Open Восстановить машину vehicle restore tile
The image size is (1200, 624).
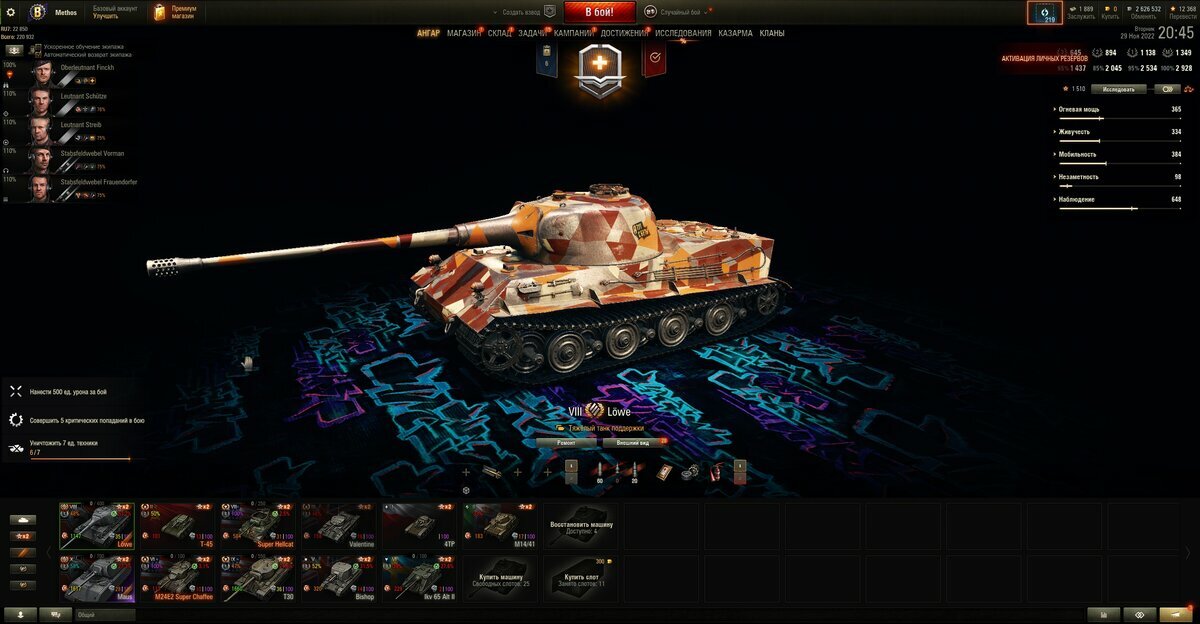(x=581, y=526)
